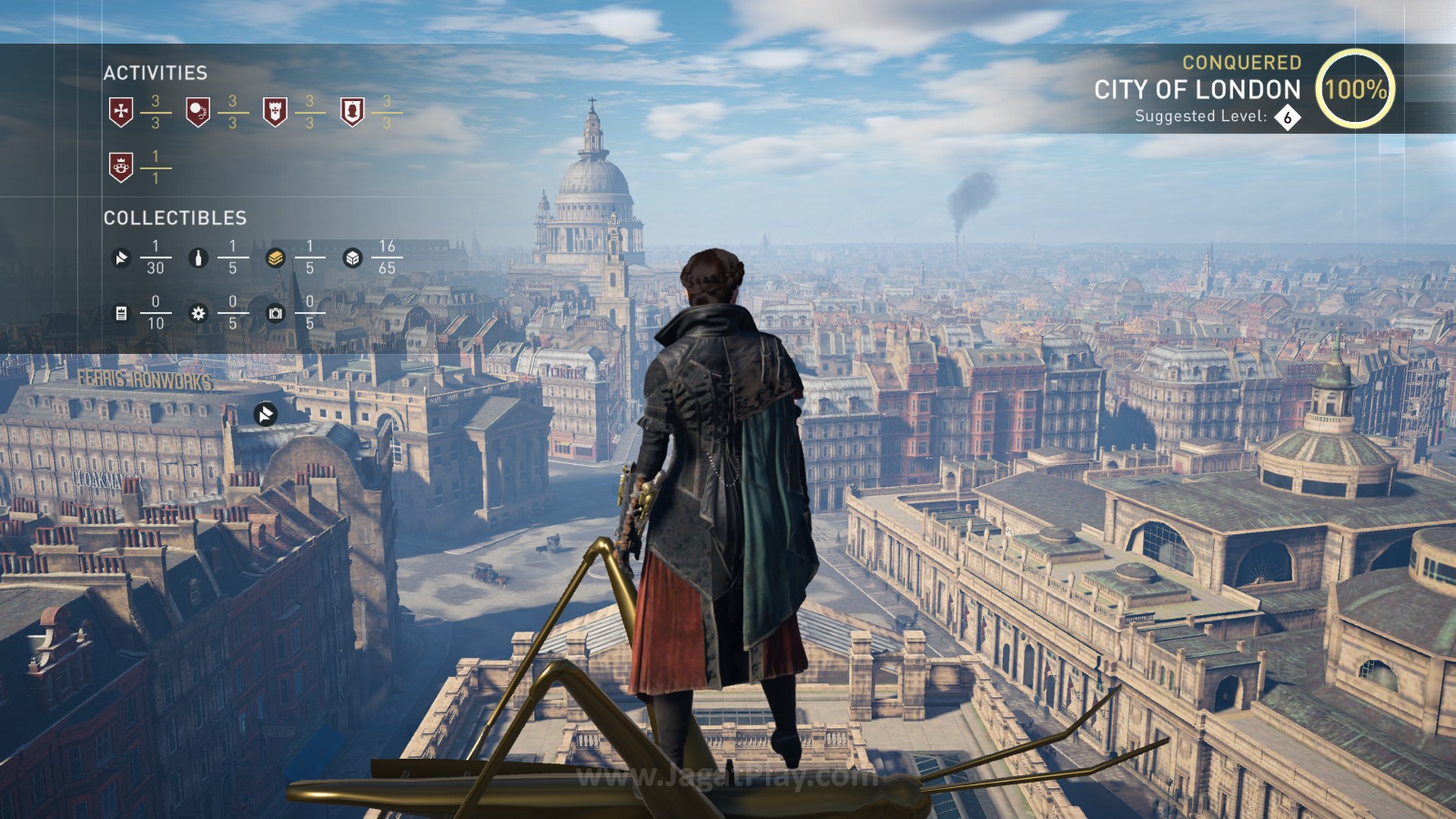Click the ball-and-chain shackles activity shield
The height and width of the screenshot is (819, 1456).
[x=198, y=111]
